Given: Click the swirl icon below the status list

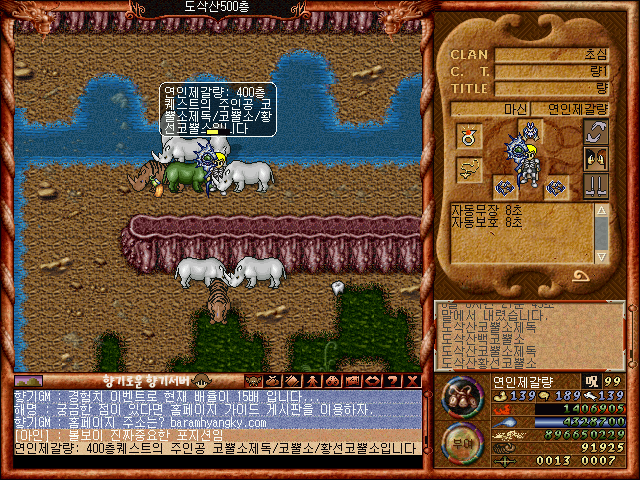Looking at the screenshot, I should pyautogui.click(x=581, y=275).
